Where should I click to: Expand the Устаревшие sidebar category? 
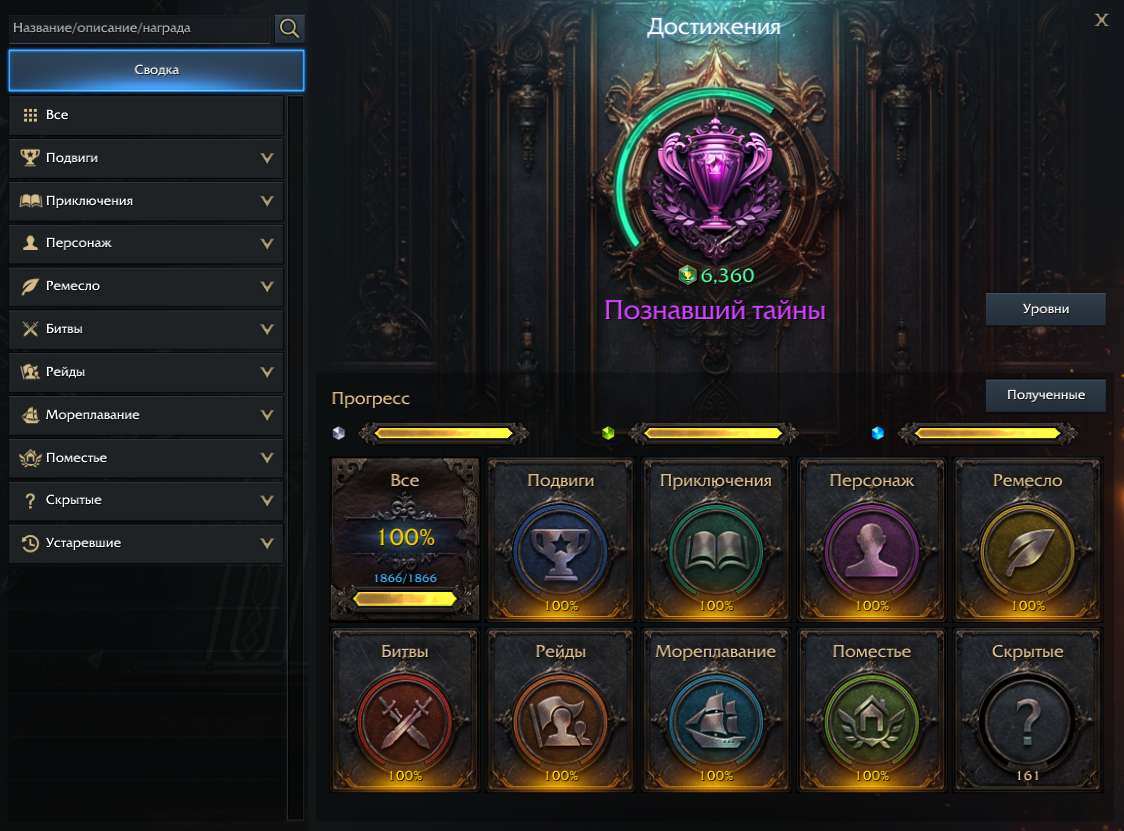pyautogui.click(x=146, y=543)
